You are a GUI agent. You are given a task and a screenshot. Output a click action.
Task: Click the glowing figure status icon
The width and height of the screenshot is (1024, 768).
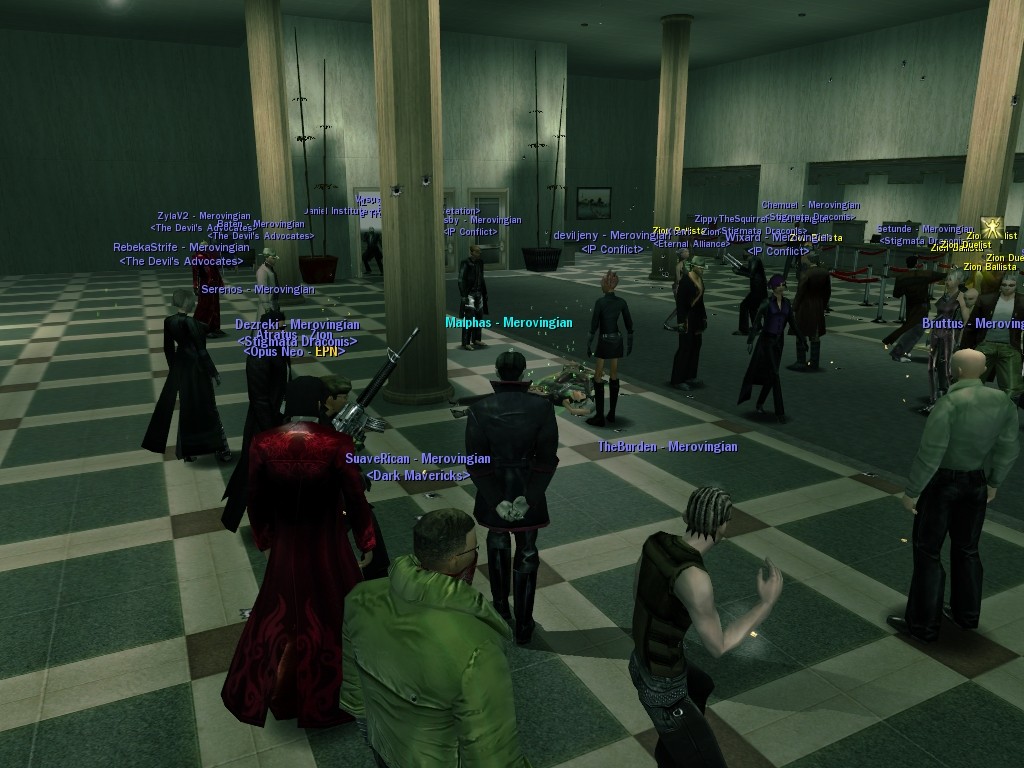(x=992, y=228)
